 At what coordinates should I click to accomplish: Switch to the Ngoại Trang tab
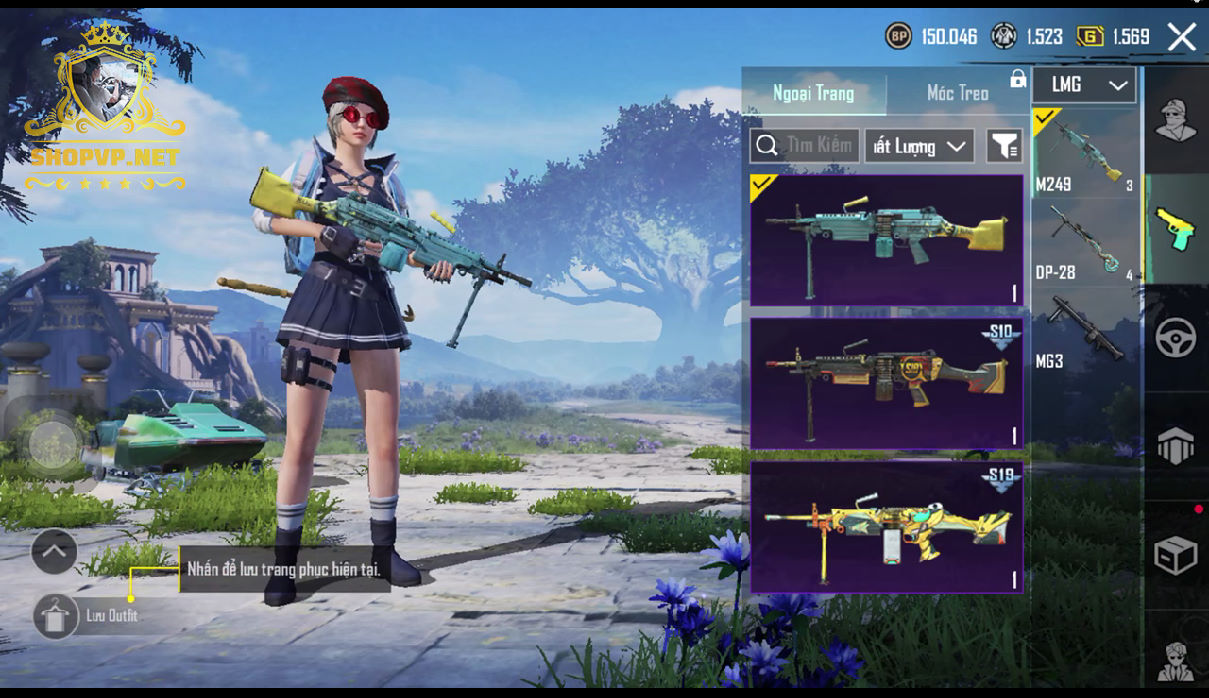(813, 93)
